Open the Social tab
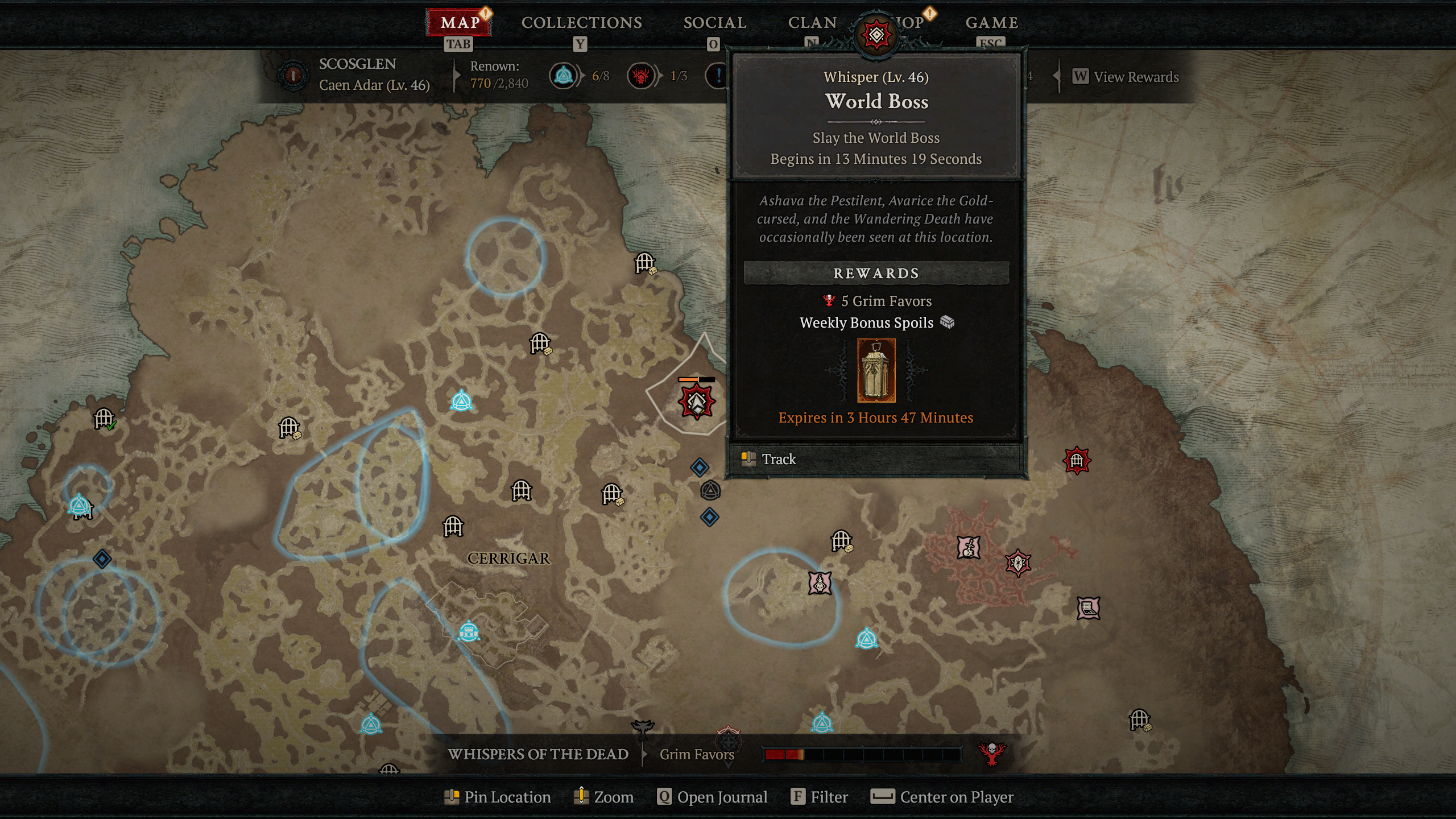The height and width of the screenshot is (819, 1456). pyautogui.click(x=714, y=23)
